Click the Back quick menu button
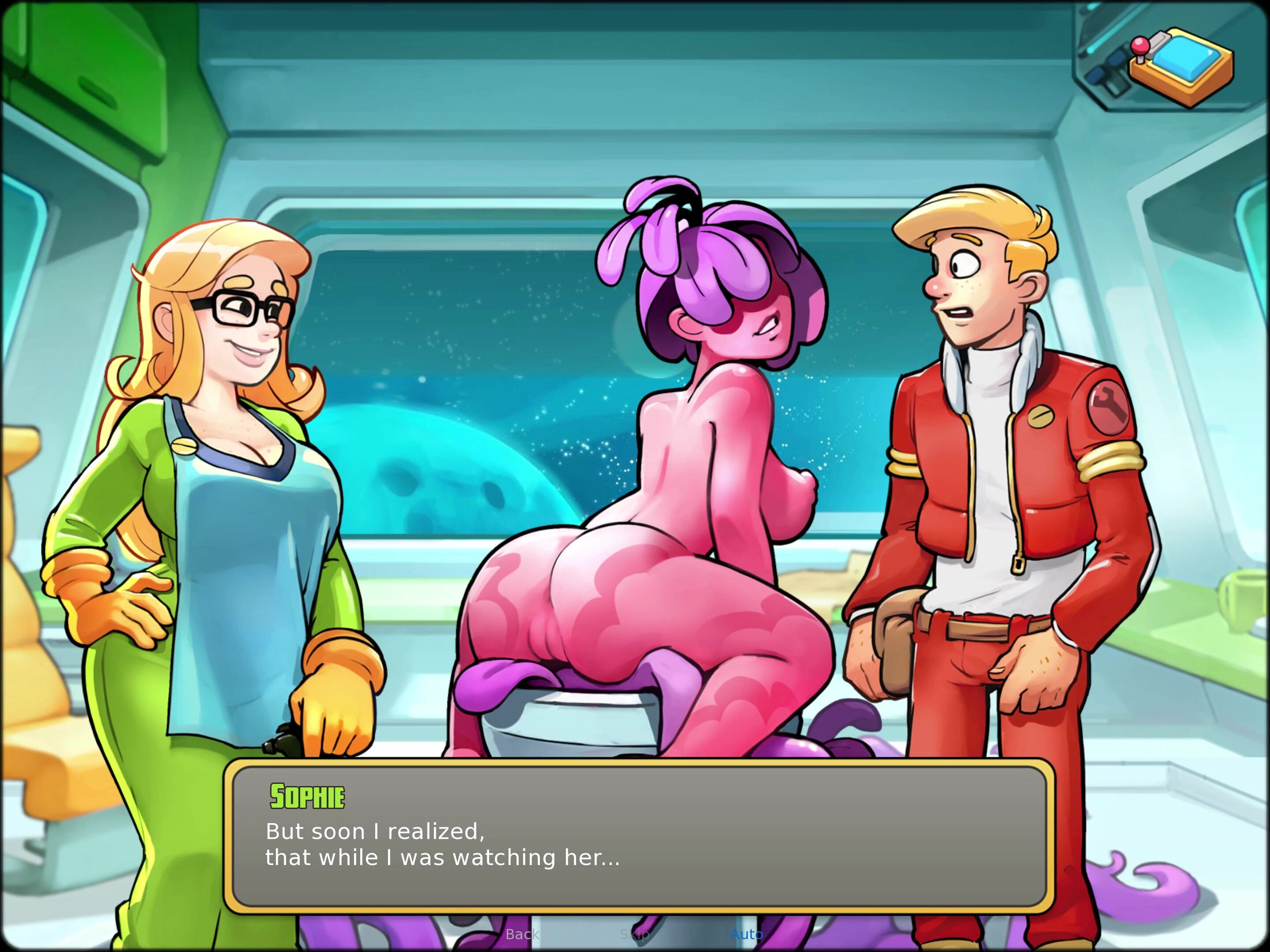The height and width of the screenshot is (952, 1270). (x=522, y=934)
